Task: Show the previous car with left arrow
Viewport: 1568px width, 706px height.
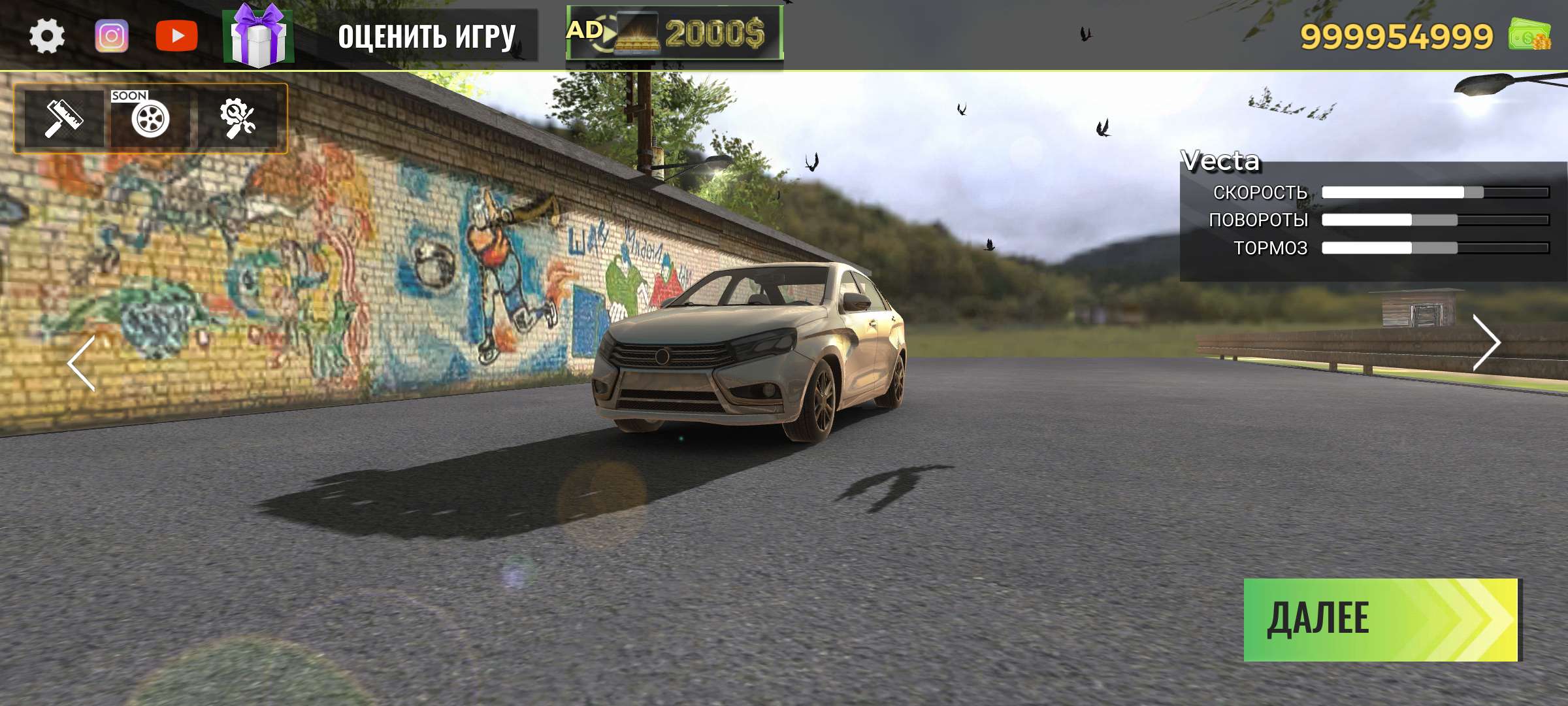Action: (82, 363)
